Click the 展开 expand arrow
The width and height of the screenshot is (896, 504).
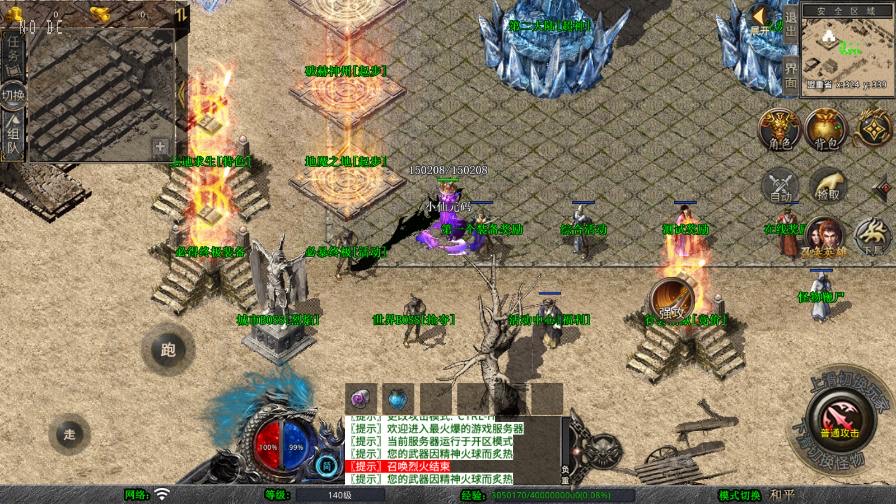(761, 20)
